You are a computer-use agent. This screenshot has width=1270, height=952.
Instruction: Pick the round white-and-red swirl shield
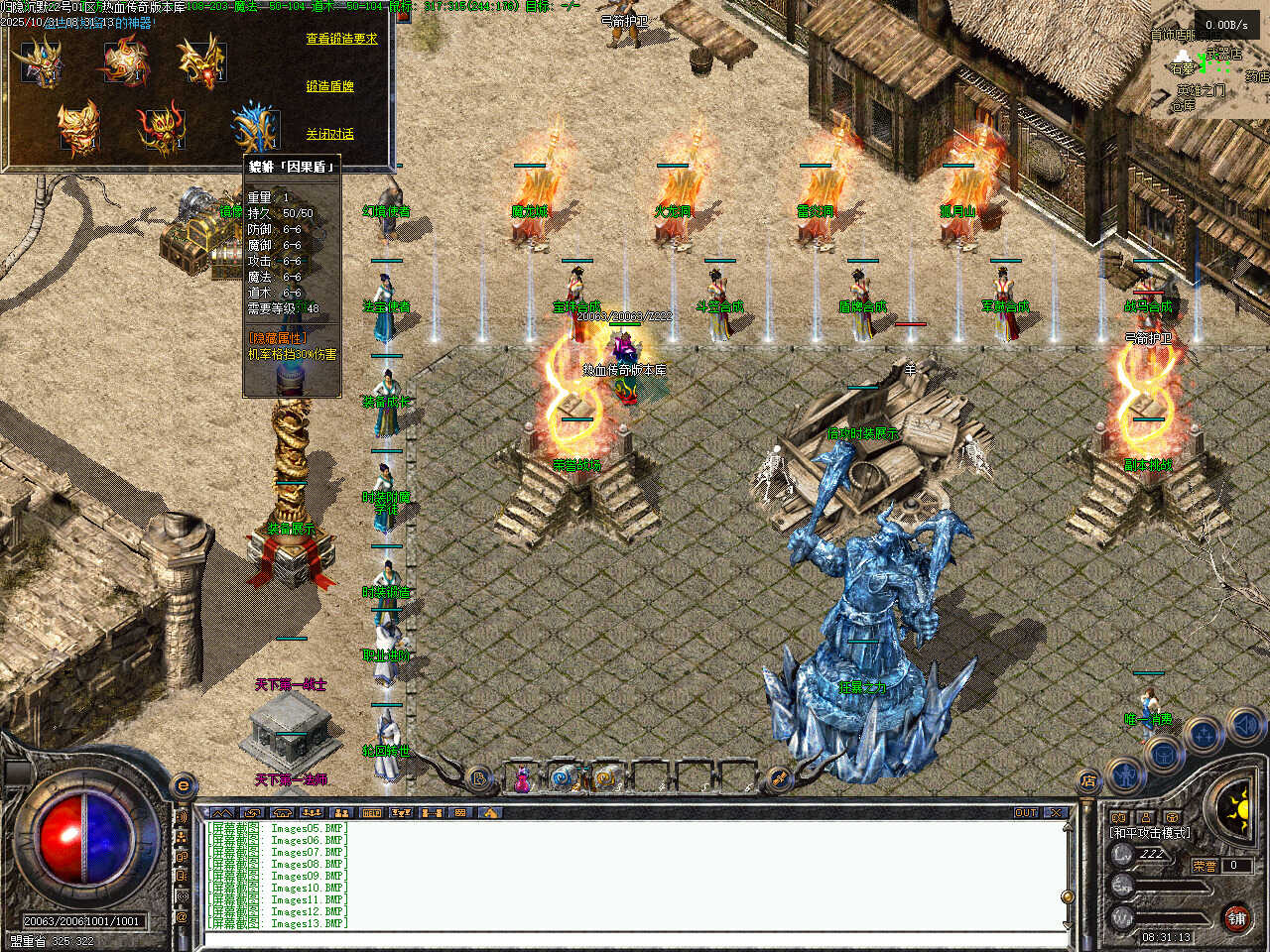pyautogui.click(x=126, y=59)
